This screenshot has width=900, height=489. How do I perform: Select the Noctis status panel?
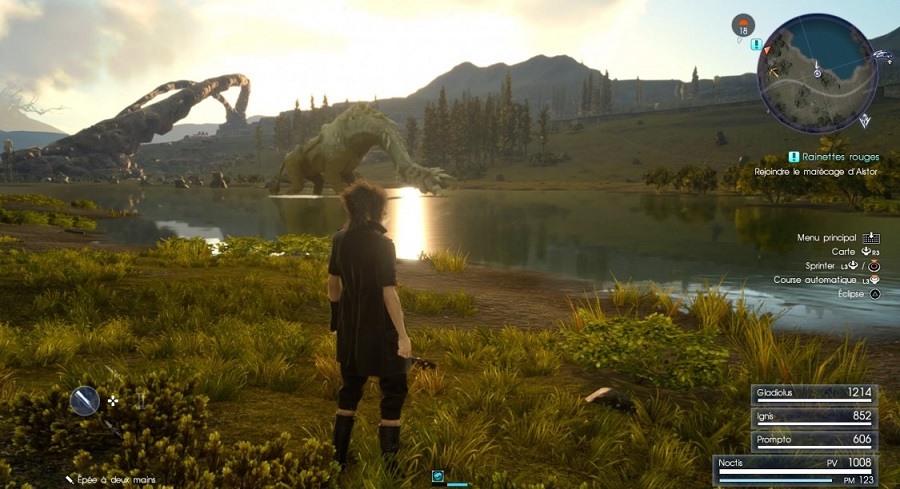point(796,469)
